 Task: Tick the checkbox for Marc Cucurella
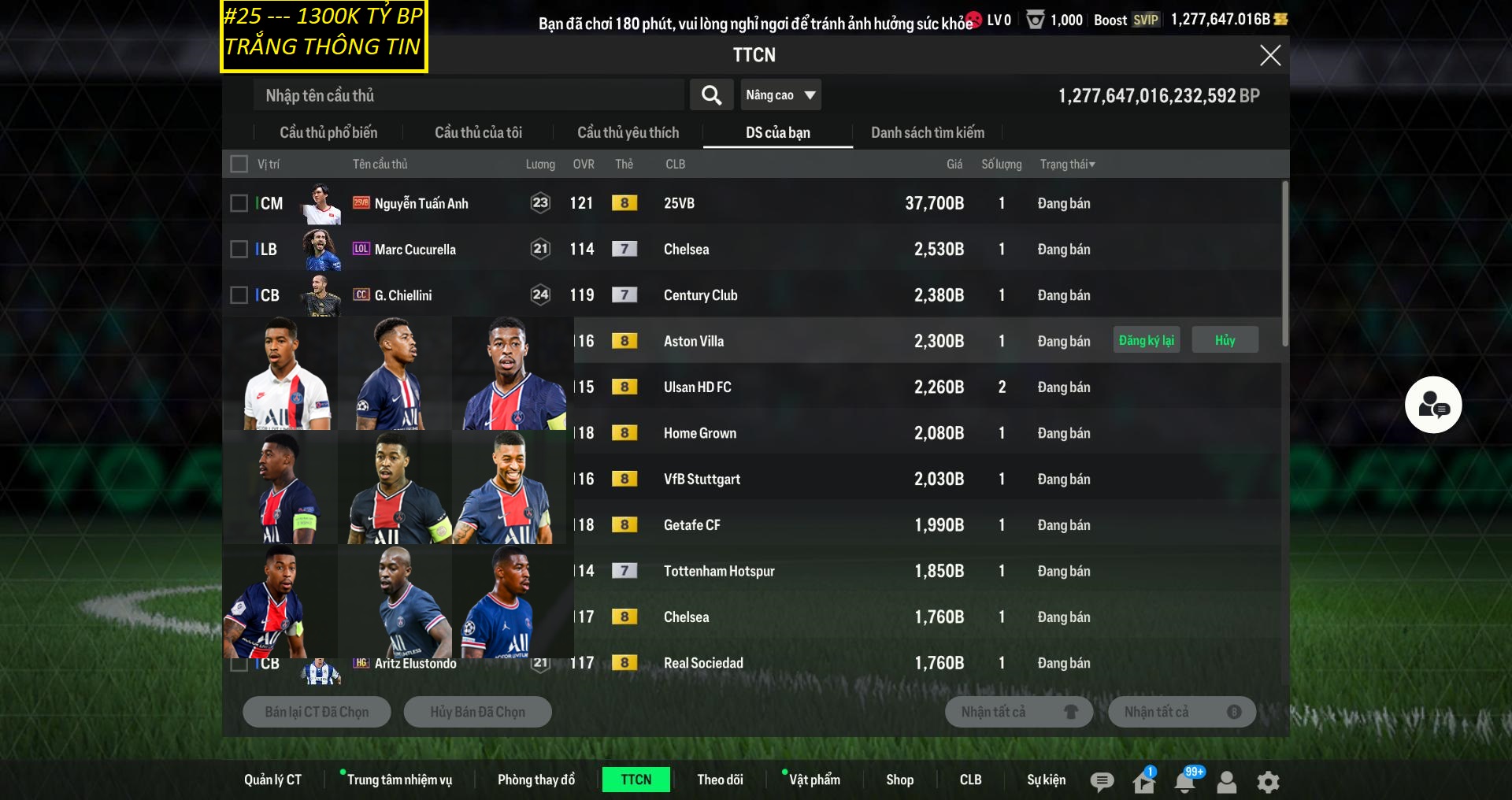[239, 249]
